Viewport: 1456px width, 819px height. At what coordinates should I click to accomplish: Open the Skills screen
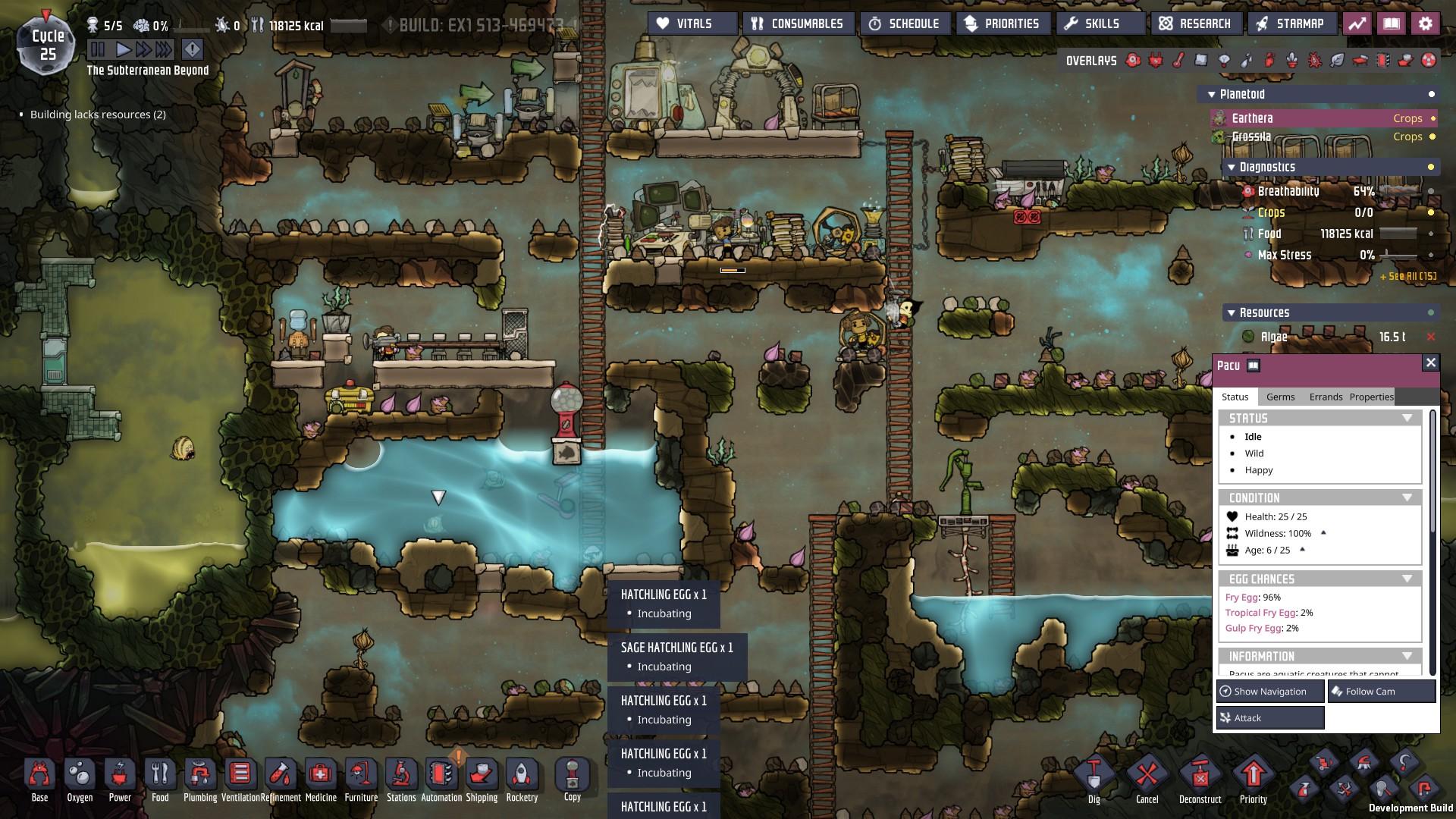[1100, 24]
